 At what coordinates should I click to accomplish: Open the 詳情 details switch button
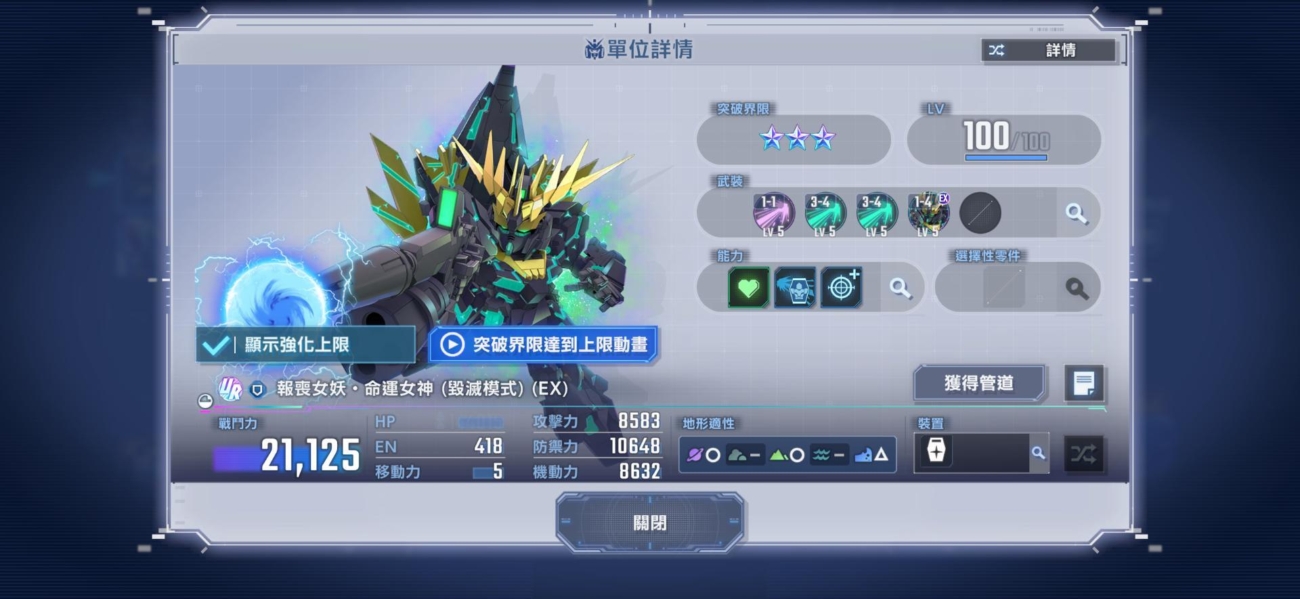click(x=1048, y=50)
